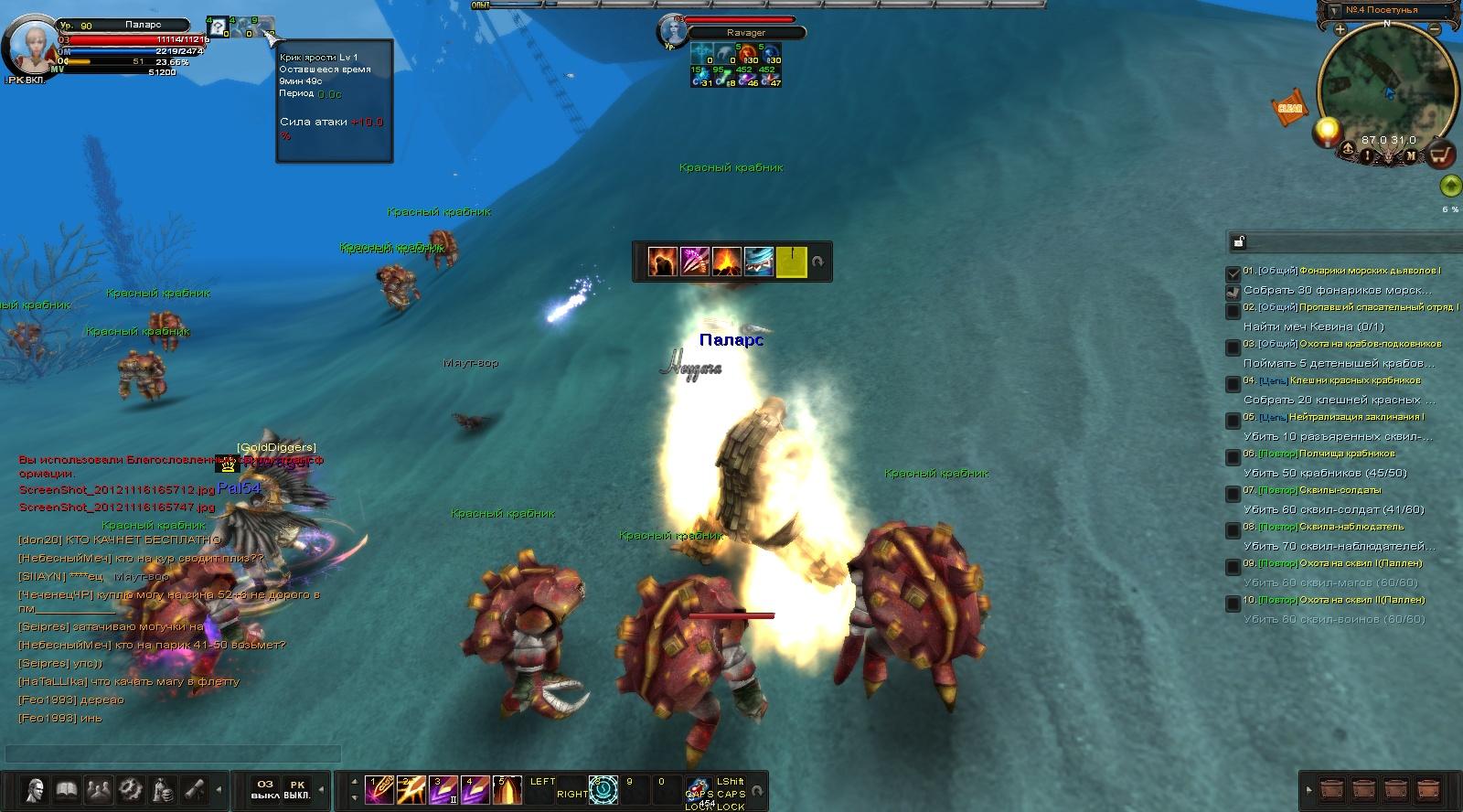Use the golden slash skill in slot 2
The image size is (1463, 812).
click(x=411, y=789)
